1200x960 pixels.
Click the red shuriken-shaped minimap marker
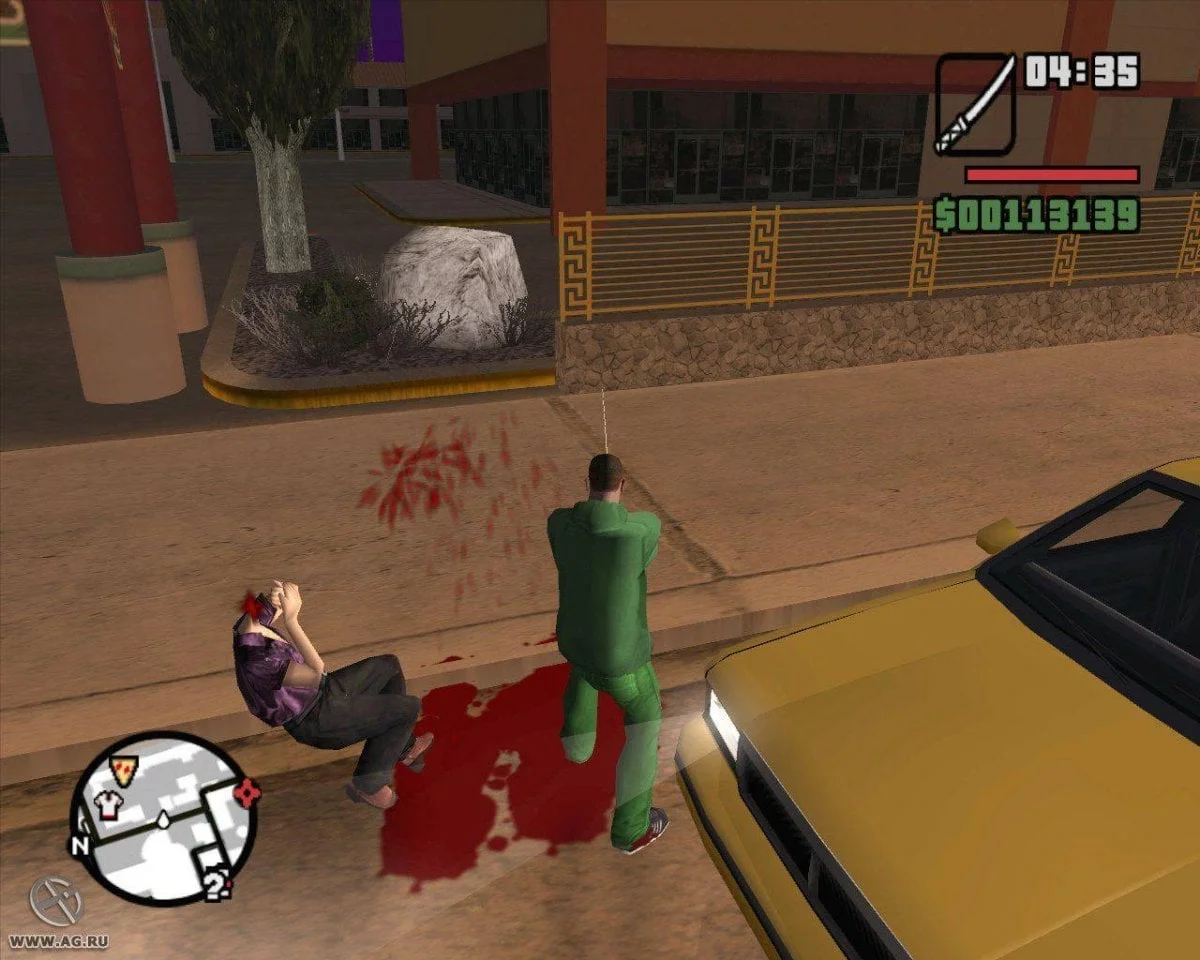246,793
